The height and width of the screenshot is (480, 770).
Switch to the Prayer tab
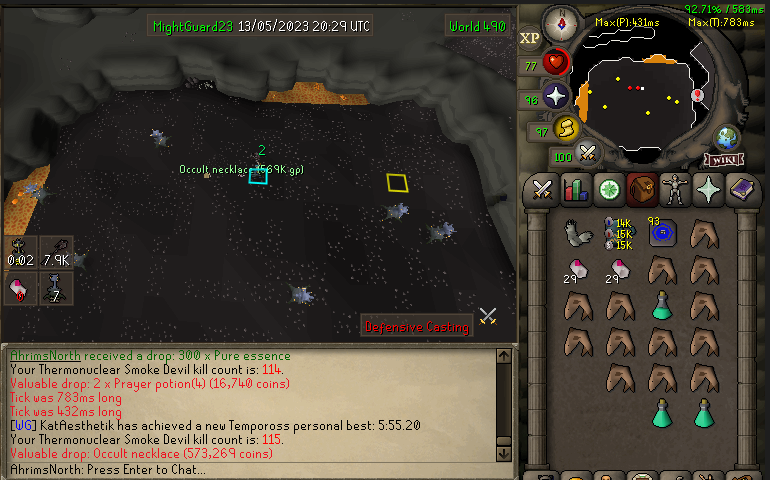click(708, 188)
